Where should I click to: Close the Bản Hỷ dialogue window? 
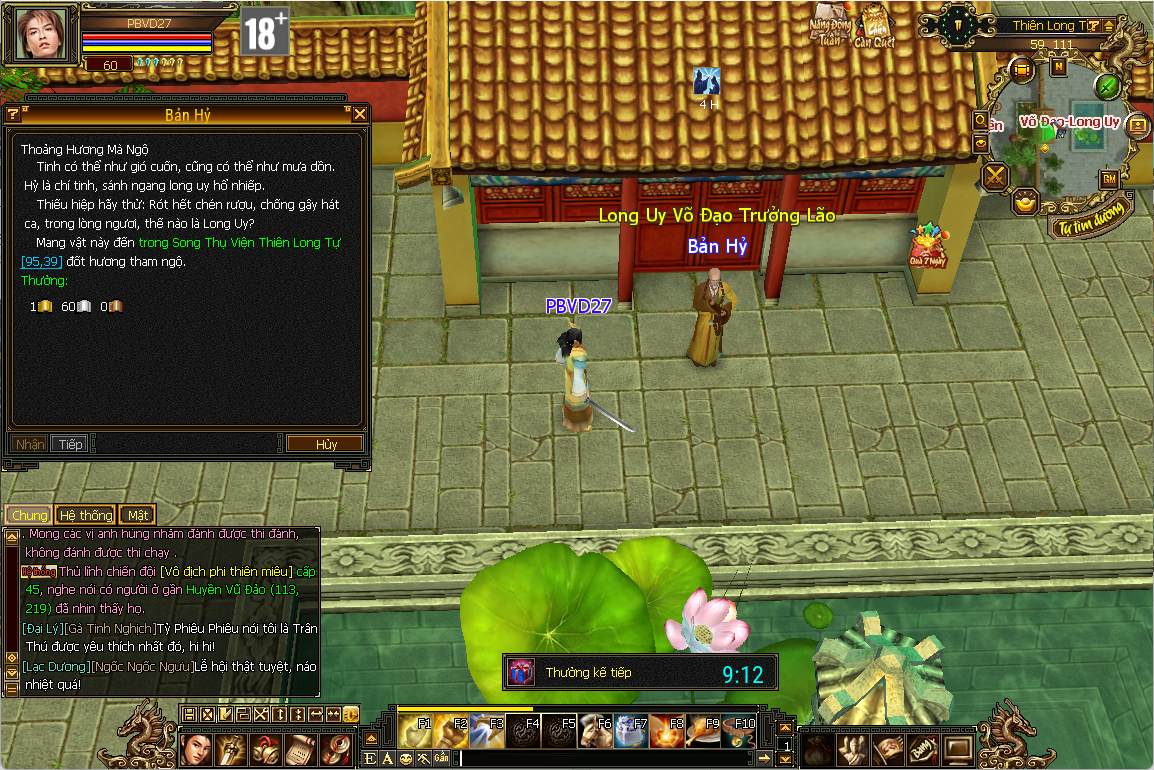[360, 115]
